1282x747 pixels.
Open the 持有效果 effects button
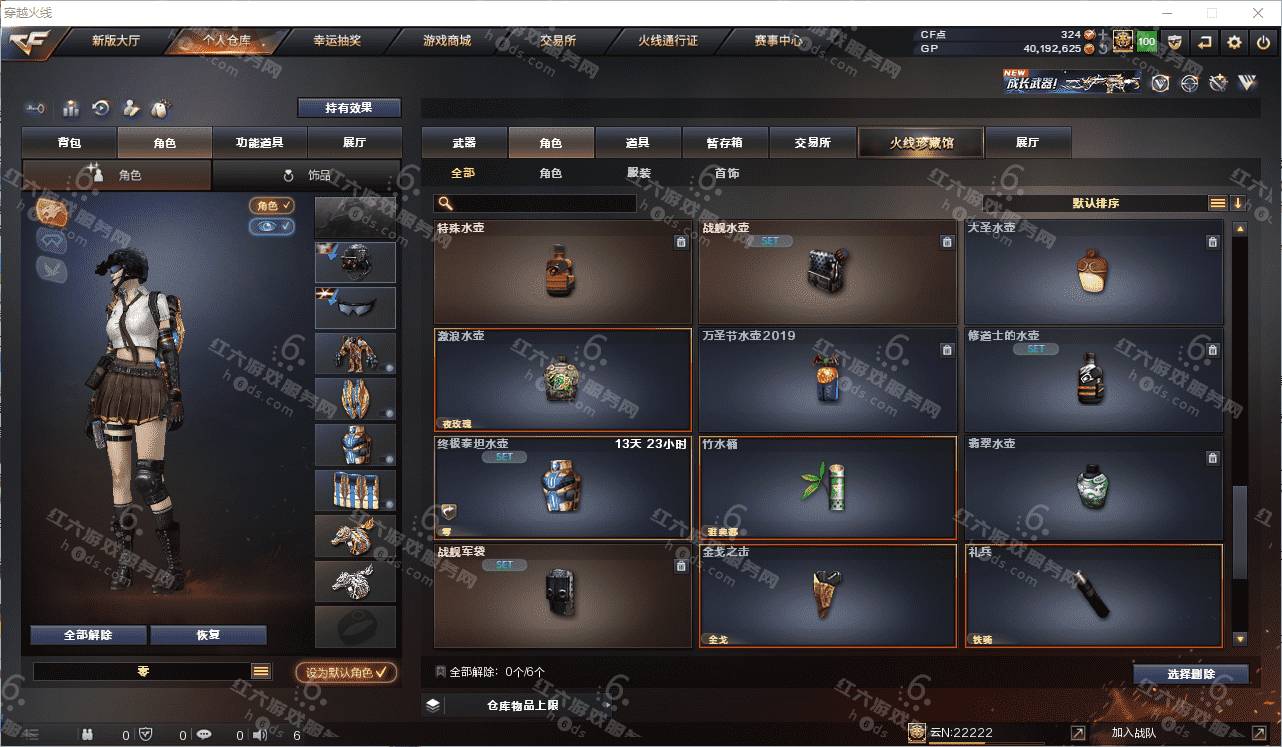(x=348, y=108)
